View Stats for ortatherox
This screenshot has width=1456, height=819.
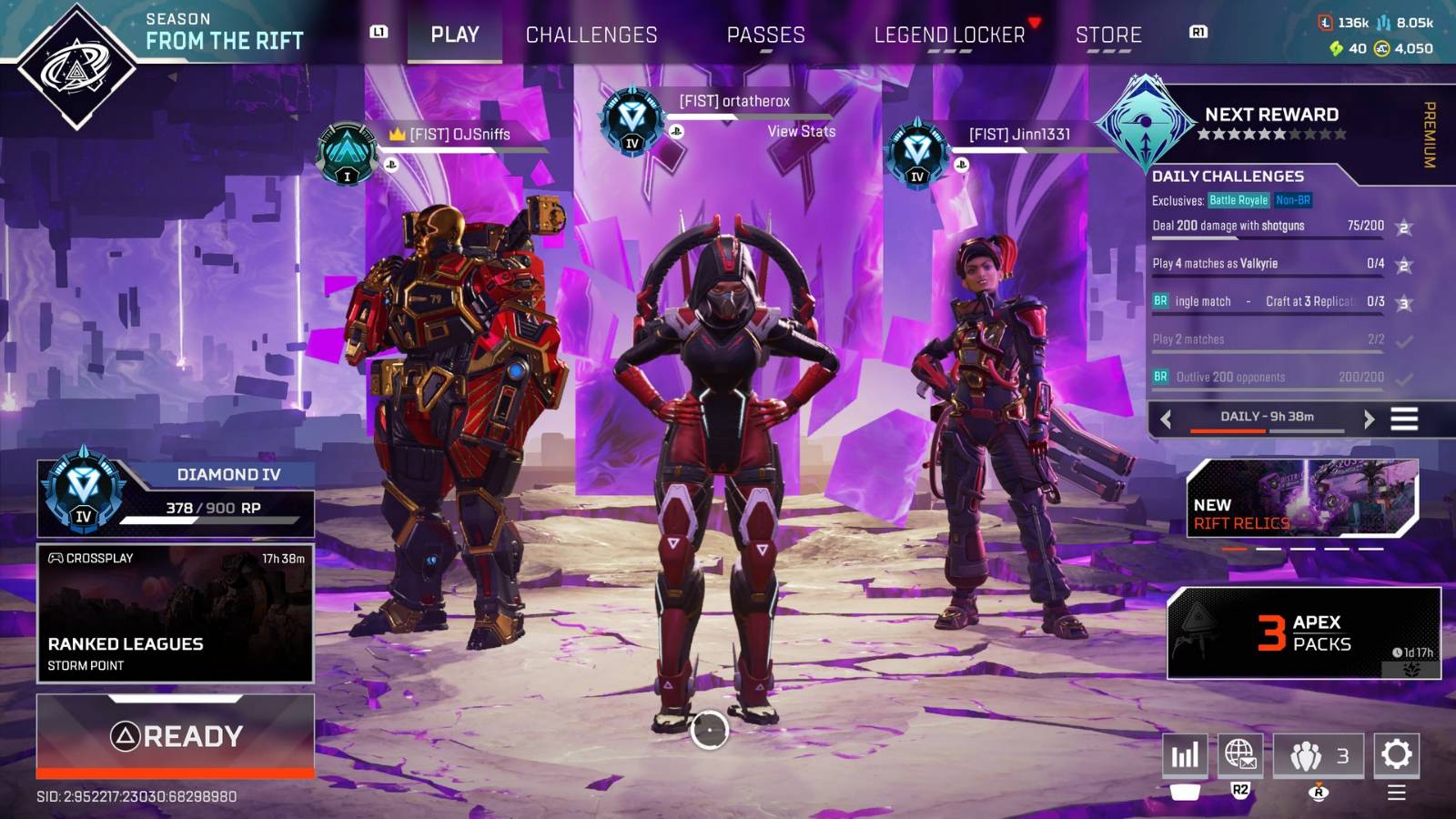801,131
